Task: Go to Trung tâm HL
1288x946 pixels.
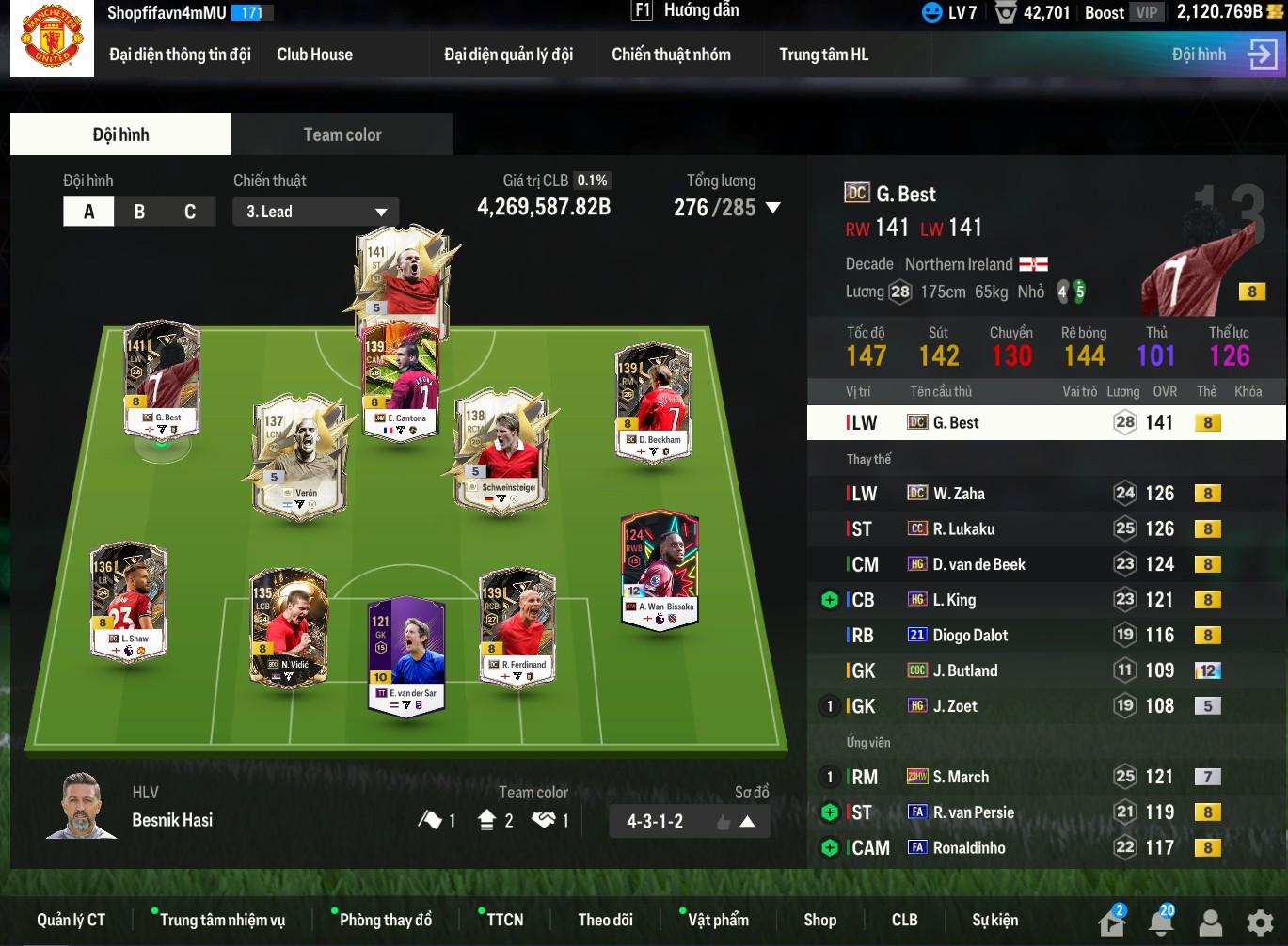Action: [x=823, y=55]
